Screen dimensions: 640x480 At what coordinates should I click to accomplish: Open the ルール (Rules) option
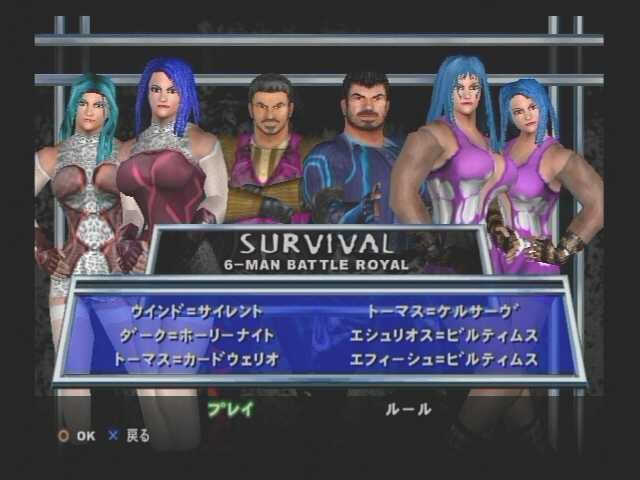(x=408, y=409)
